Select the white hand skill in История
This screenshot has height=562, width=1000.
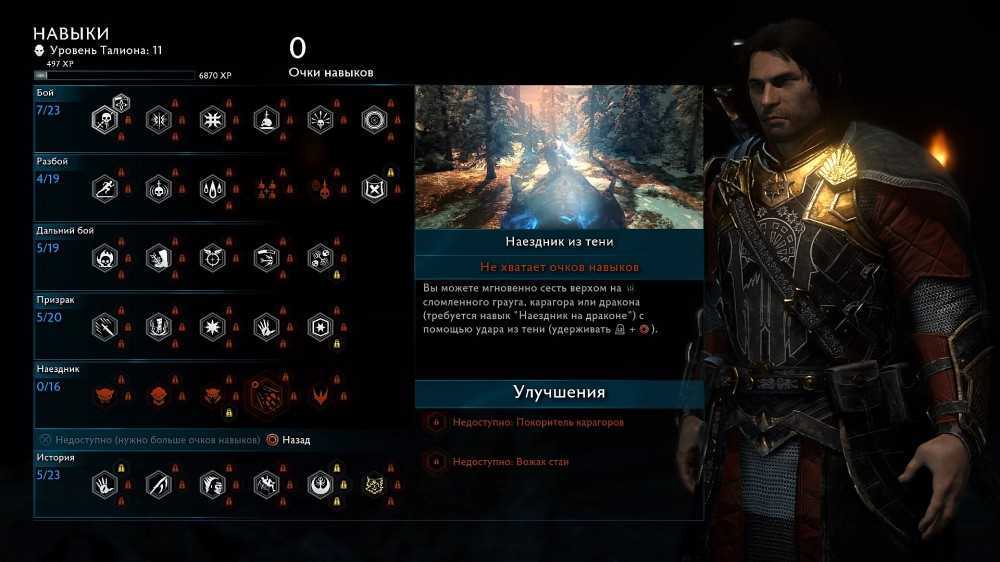[104, 485]
